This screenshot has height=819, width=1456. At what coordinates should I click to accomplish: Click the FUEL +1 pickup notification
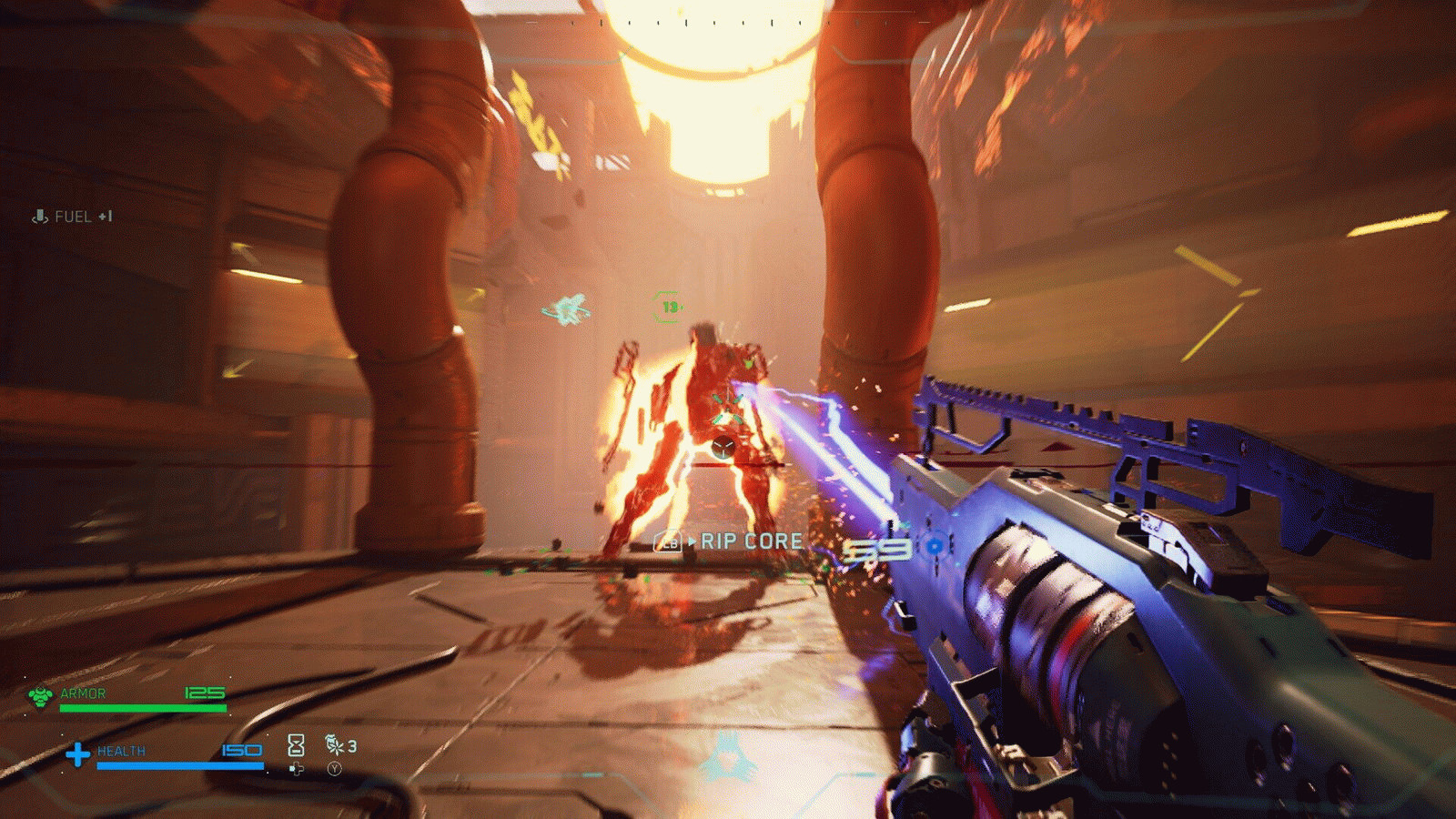[x=73, y=217]
